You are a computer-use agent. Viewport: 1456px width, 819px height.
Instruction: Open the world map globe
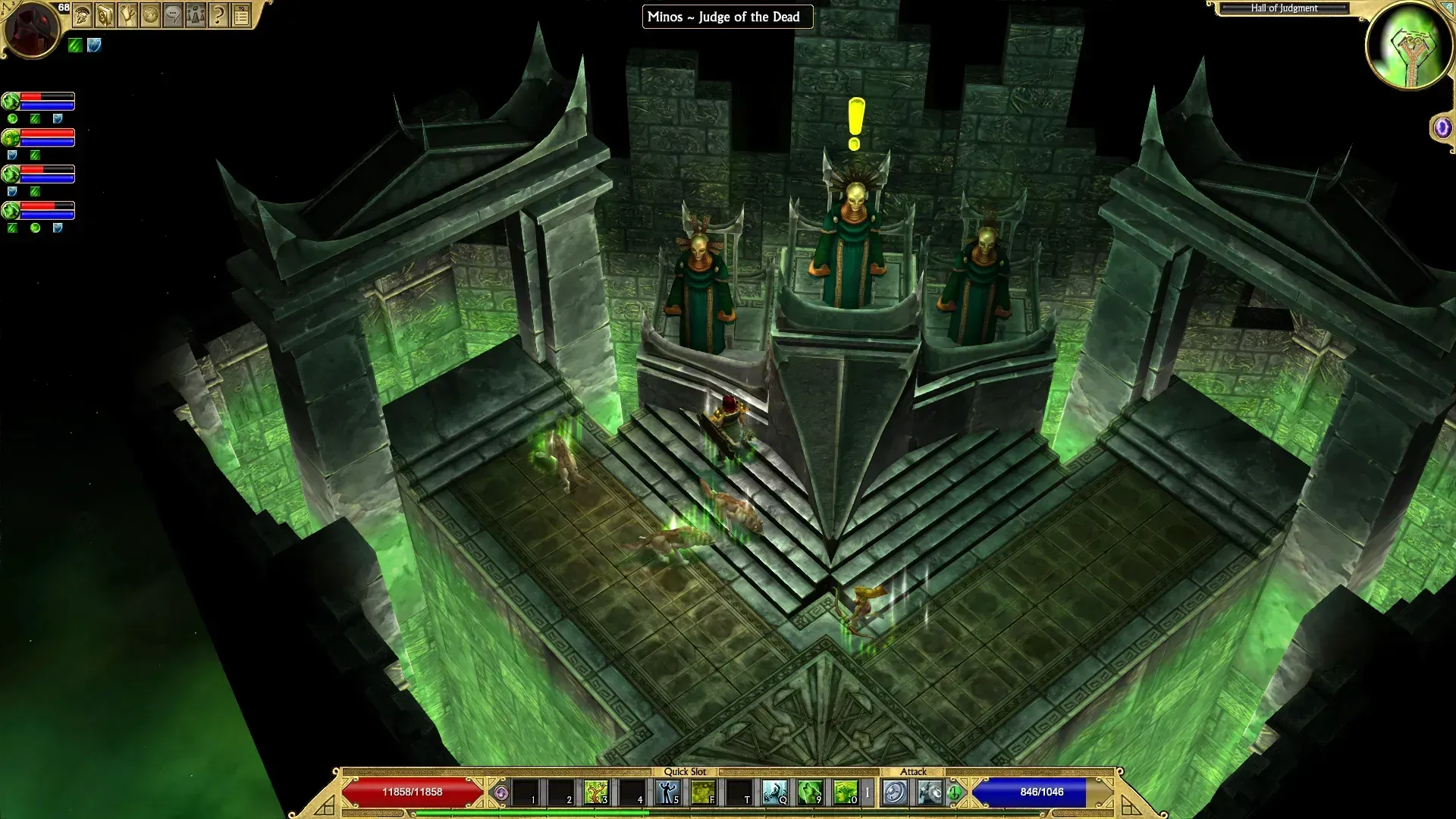tap(150, 15)
